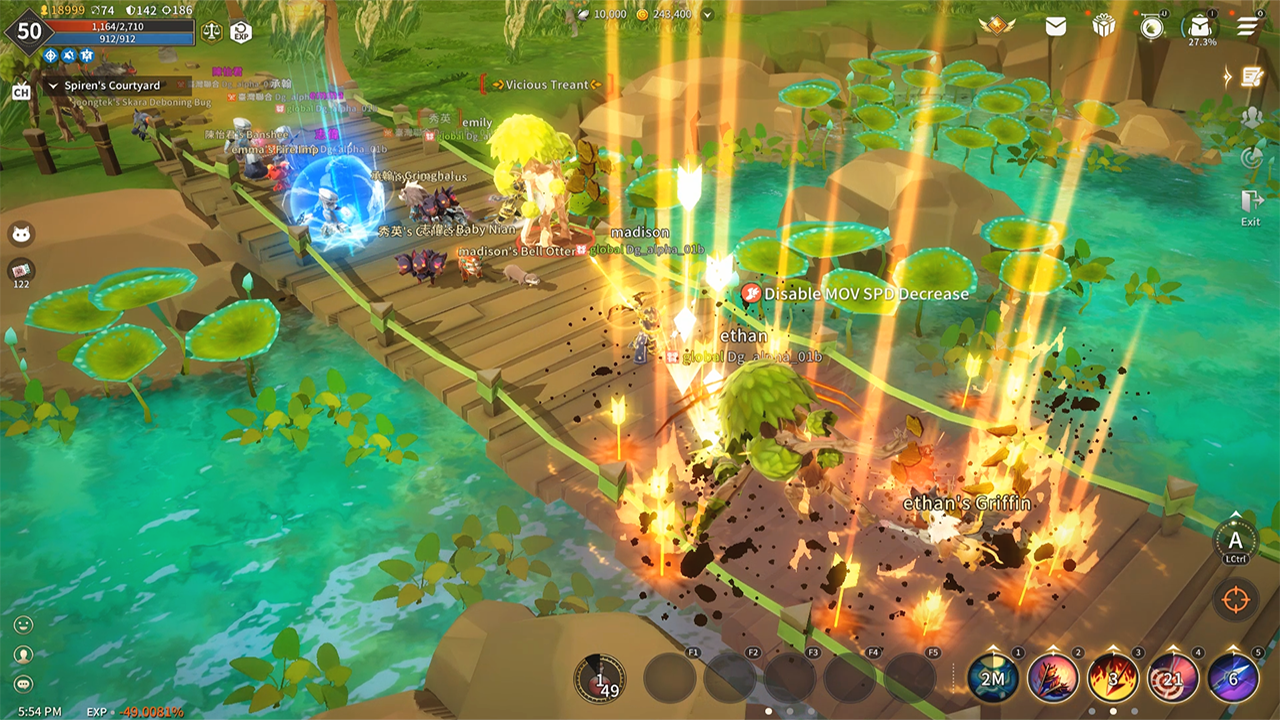Open the main hamburger menu
The image size is (1280, 720).
pos(1248,26)
